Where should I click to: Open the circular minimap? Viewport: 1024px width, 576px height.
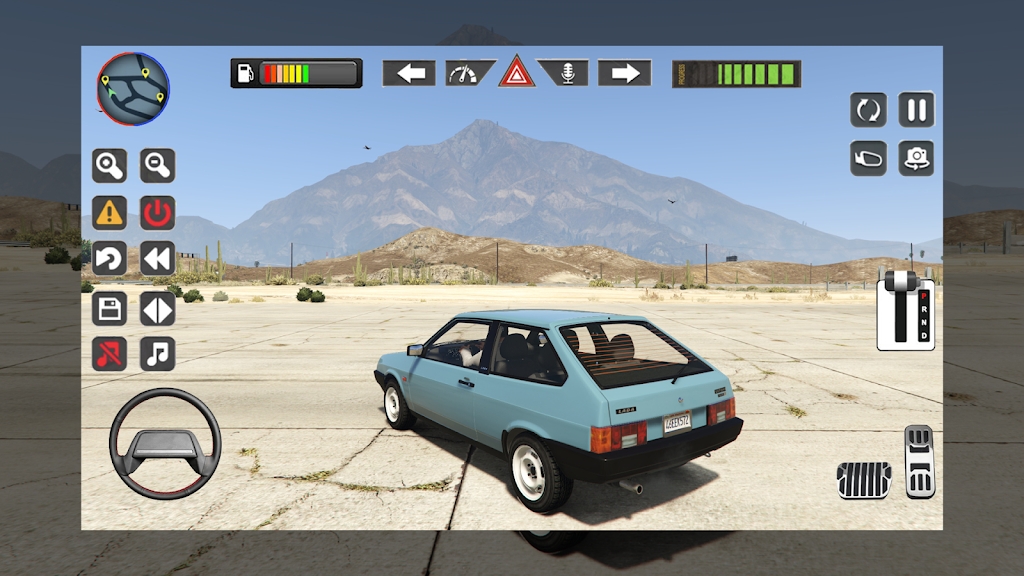[133, 88]
